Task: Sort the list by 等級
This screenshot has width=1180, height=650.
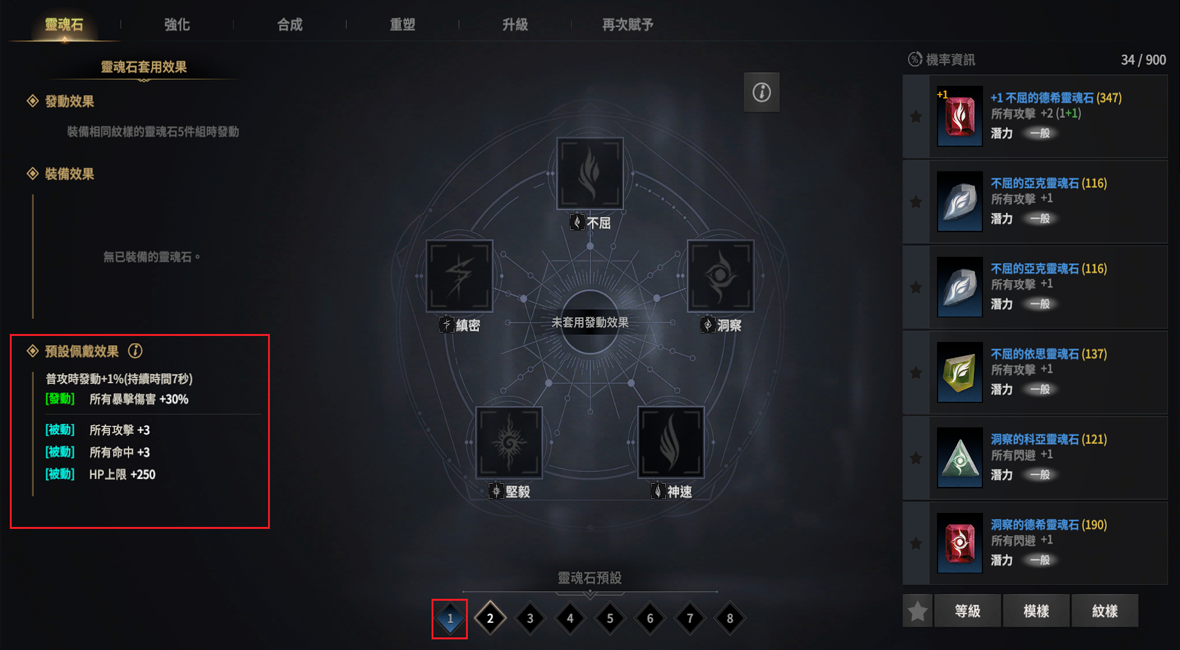Action: point(967,611)
